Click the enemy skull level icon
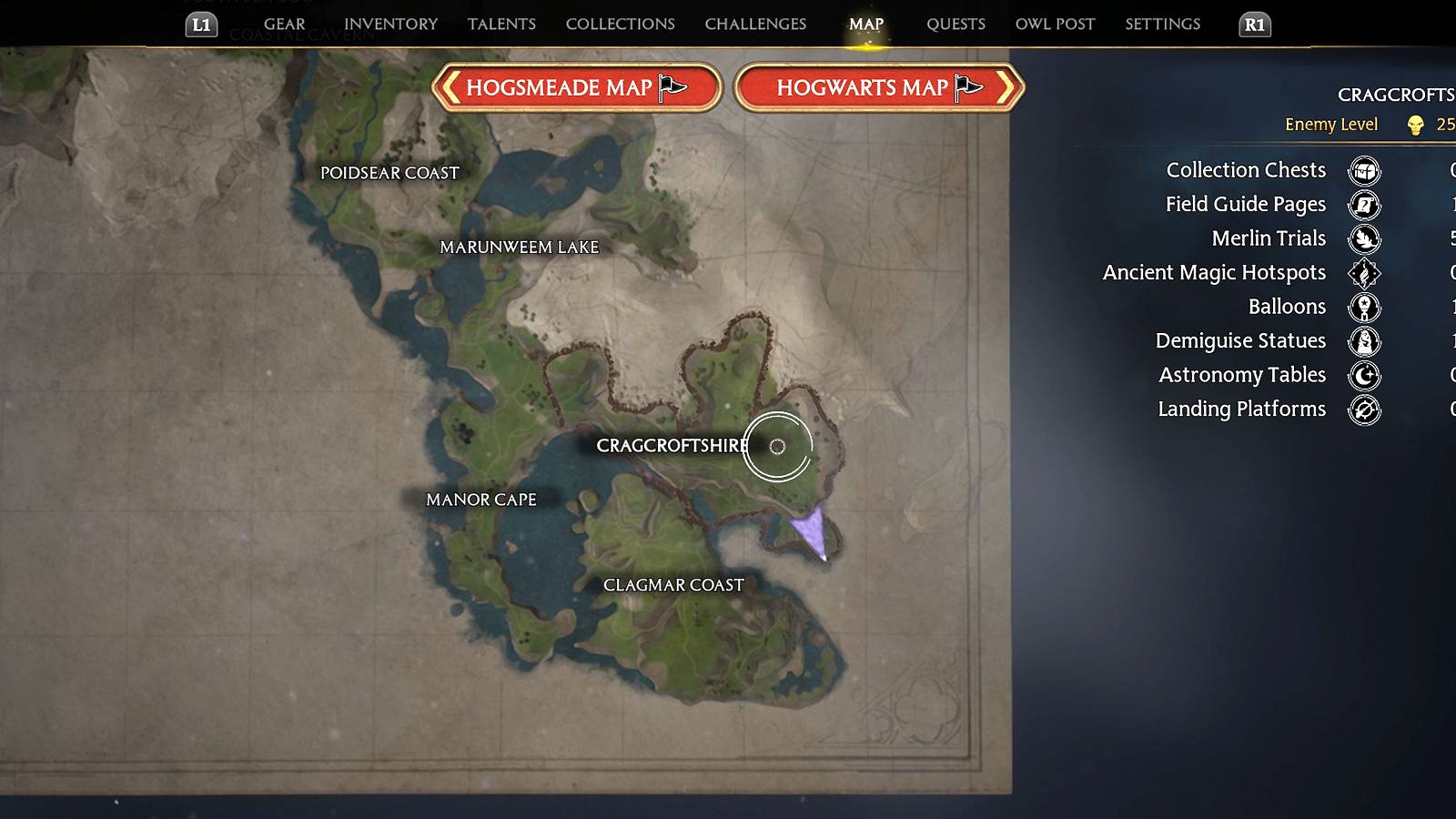 (1414, 125)
